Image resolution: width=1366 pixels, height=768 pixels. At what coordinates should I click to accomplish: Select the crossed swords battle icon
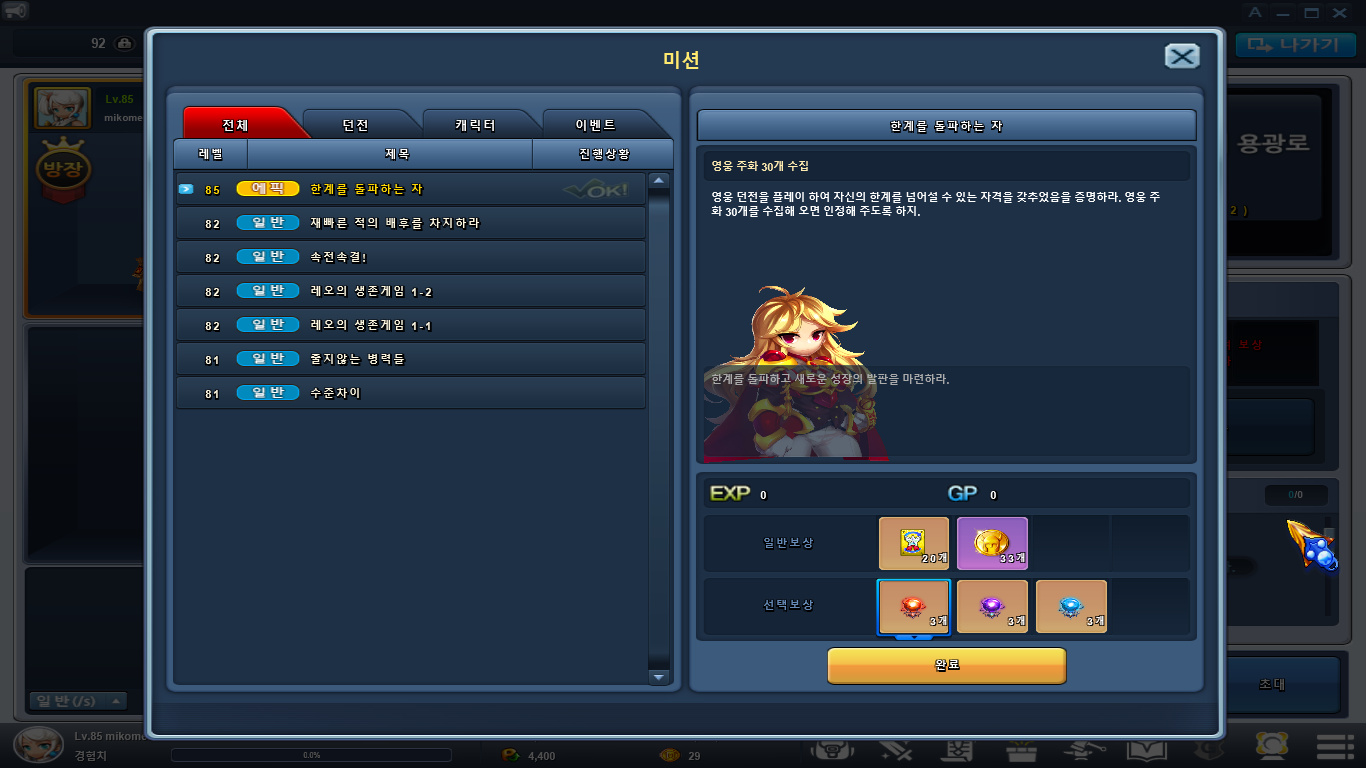tap(896, 750)
